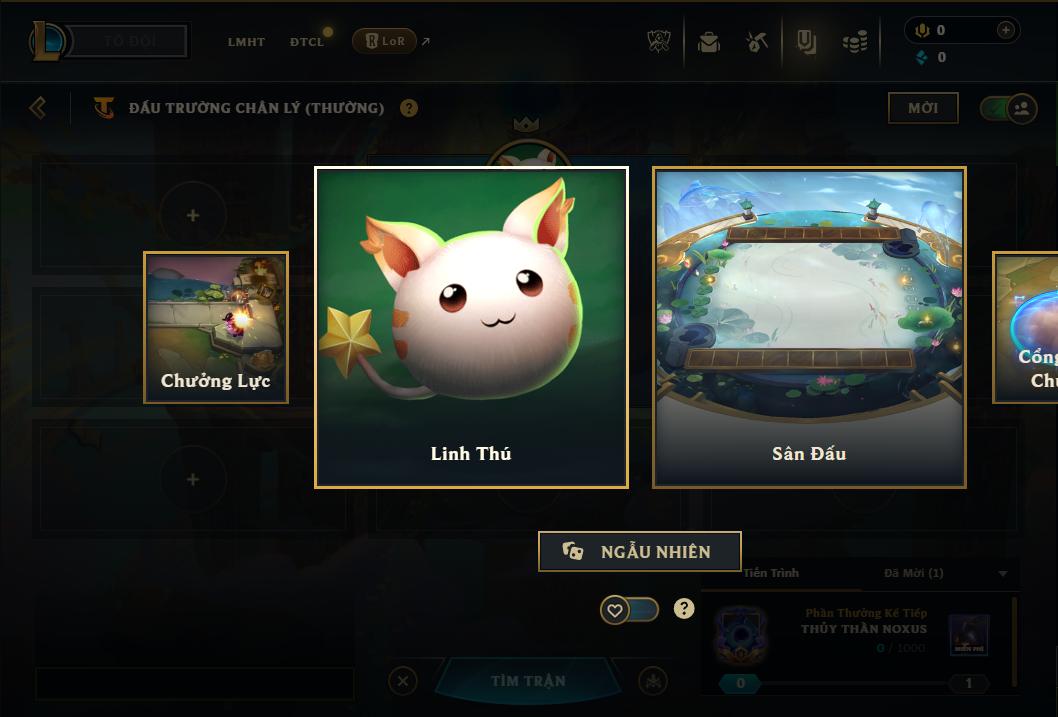The image size is (1058, 717).
Task: Open the Chưởng Lực card
Action: (216, 327)
